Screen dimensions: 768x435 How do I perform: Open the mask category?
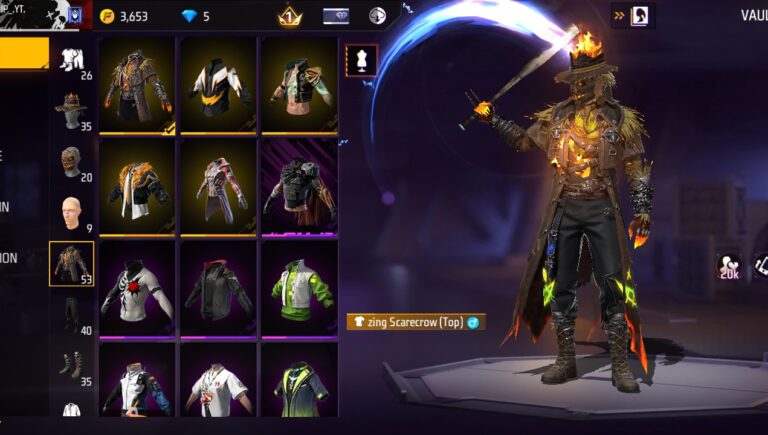[72, 161]
